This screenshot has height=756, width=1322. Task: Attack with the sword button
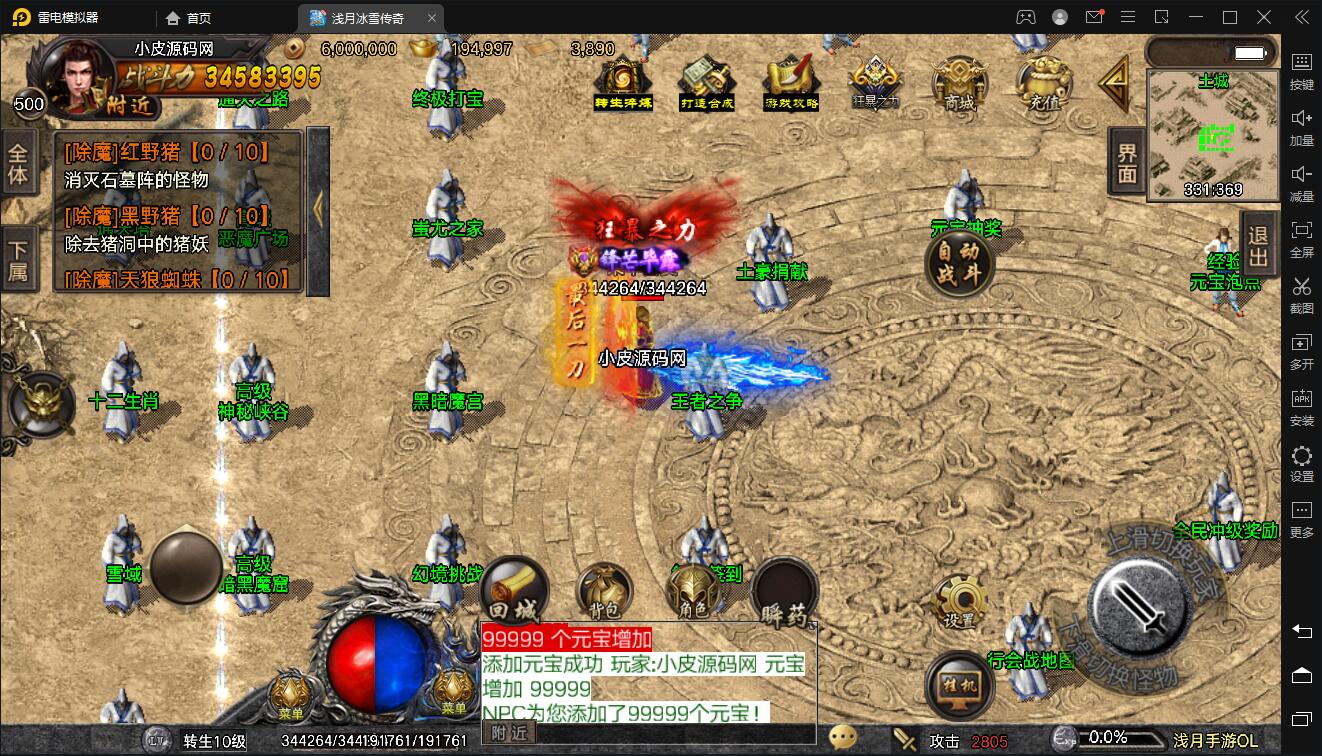1138,603
